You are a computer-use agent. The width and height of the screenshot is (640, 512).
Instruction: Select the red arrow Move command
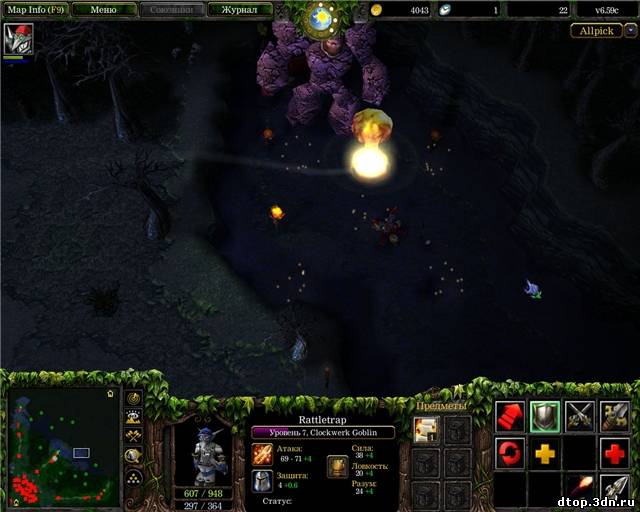510,416
